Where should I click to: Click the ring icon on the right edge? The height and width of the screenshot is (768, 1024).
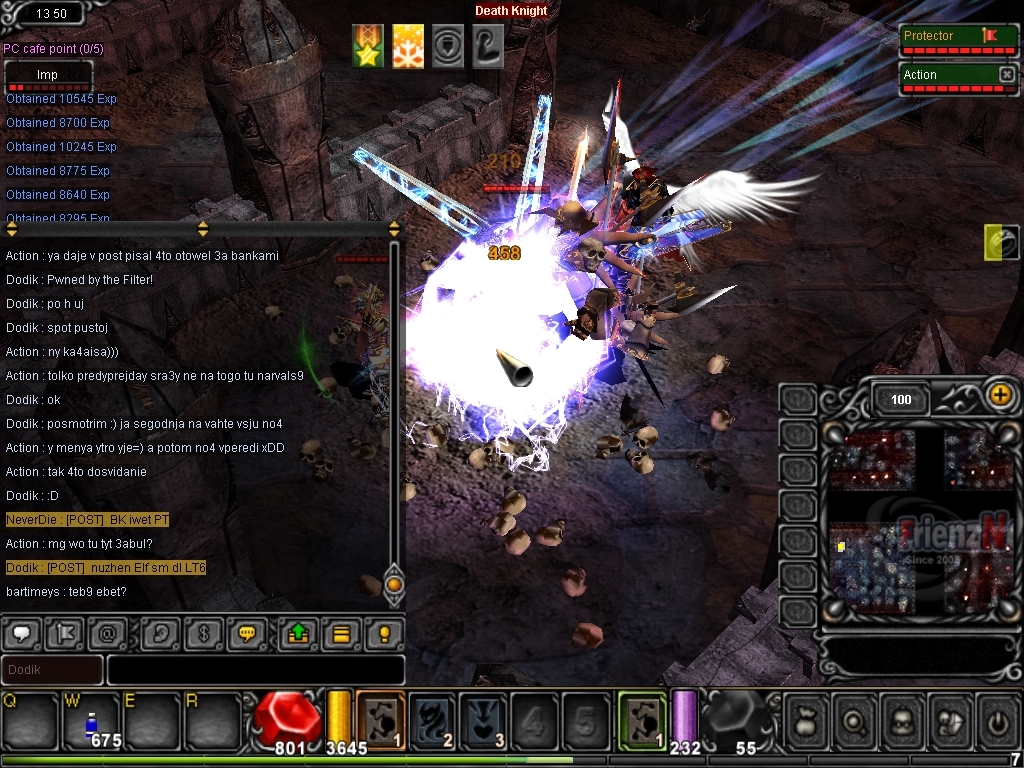1001,243
